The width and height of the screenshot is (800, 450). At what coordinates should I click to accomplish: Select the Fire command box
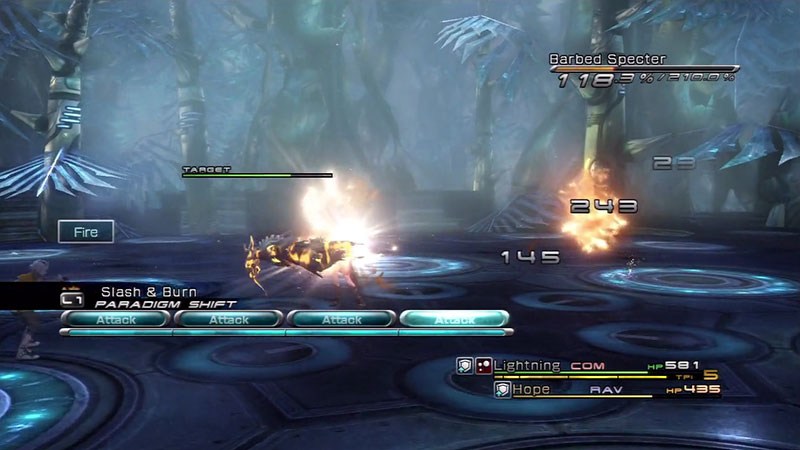tap(85, 232)
